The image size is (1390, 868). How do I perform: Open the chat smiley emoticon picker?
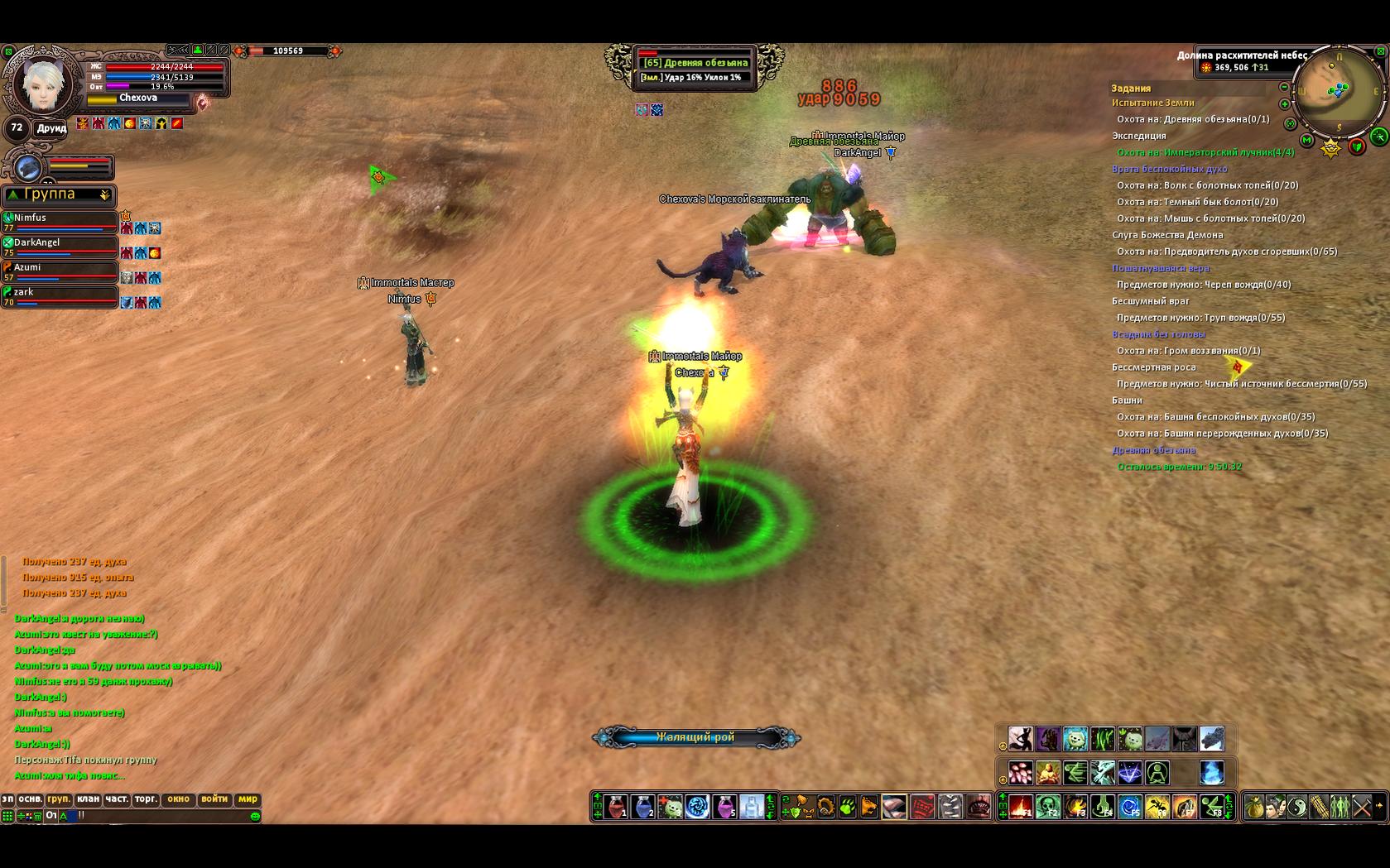[x=255, y=817]
